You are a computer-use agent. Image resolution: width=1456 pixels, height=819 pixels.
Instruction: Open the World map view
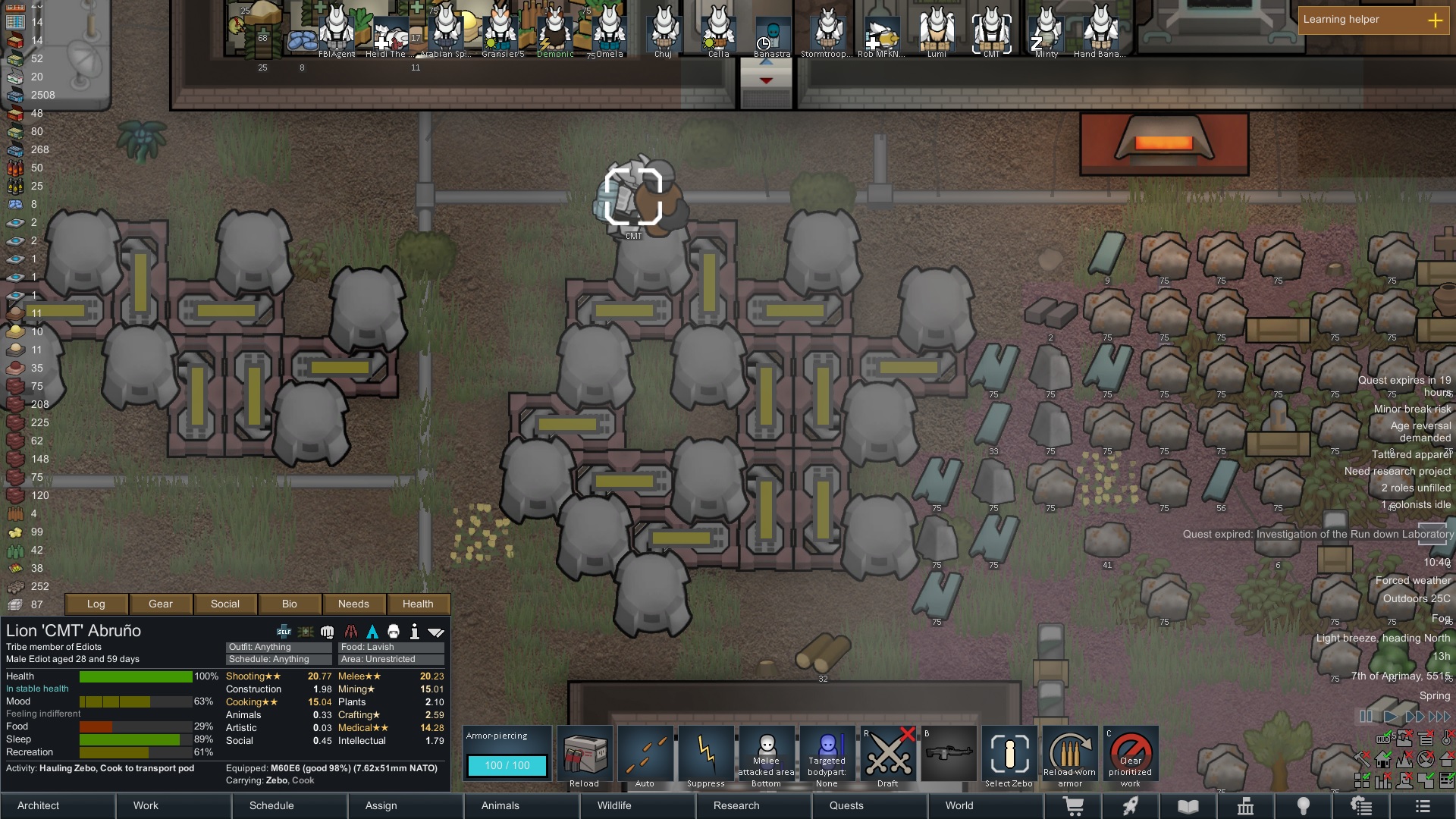point(959,805)
